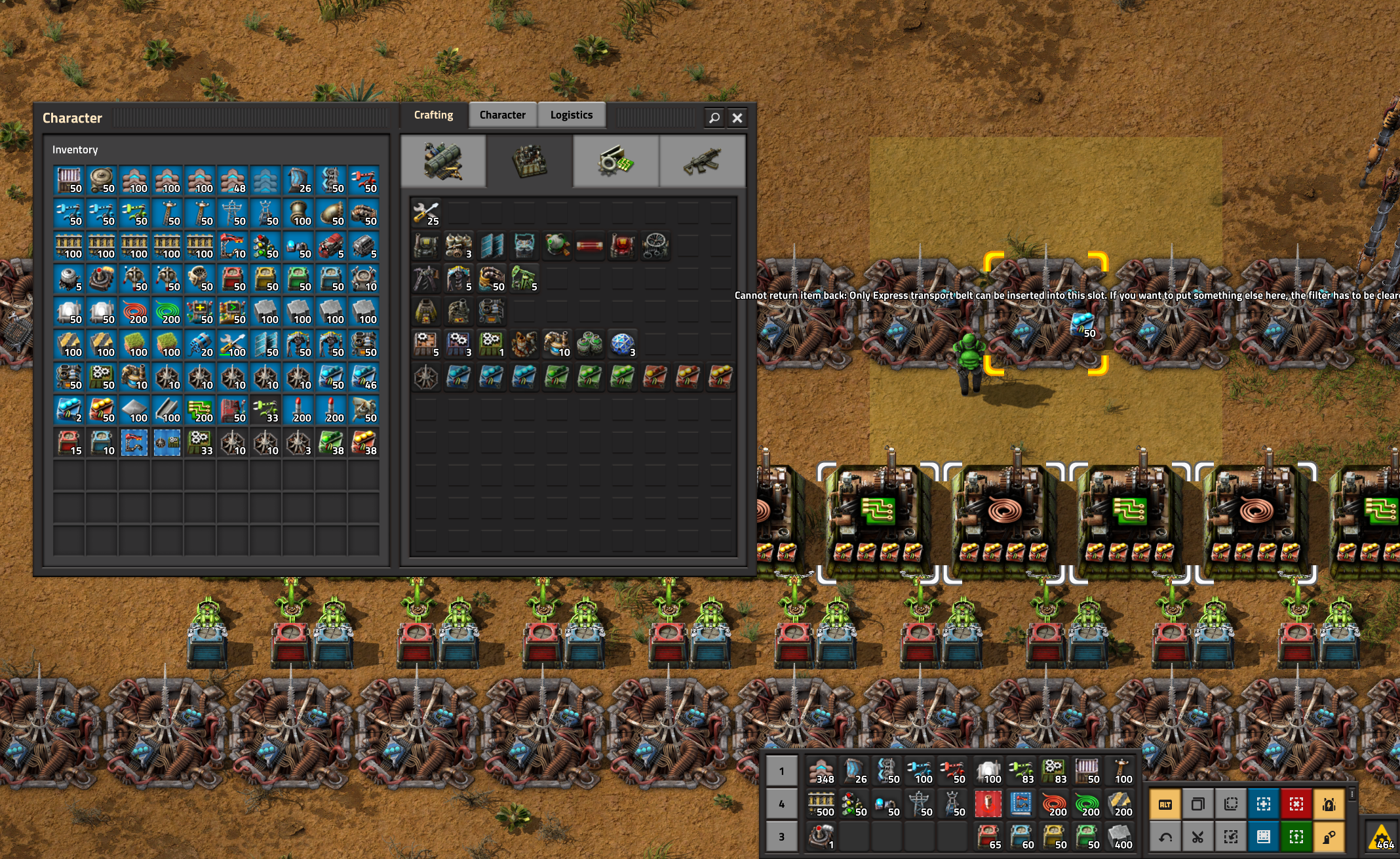Pick the red wire stack in inventory
Image resolution: width=1400 pixels, height=859 pixels.
[134, 311]
